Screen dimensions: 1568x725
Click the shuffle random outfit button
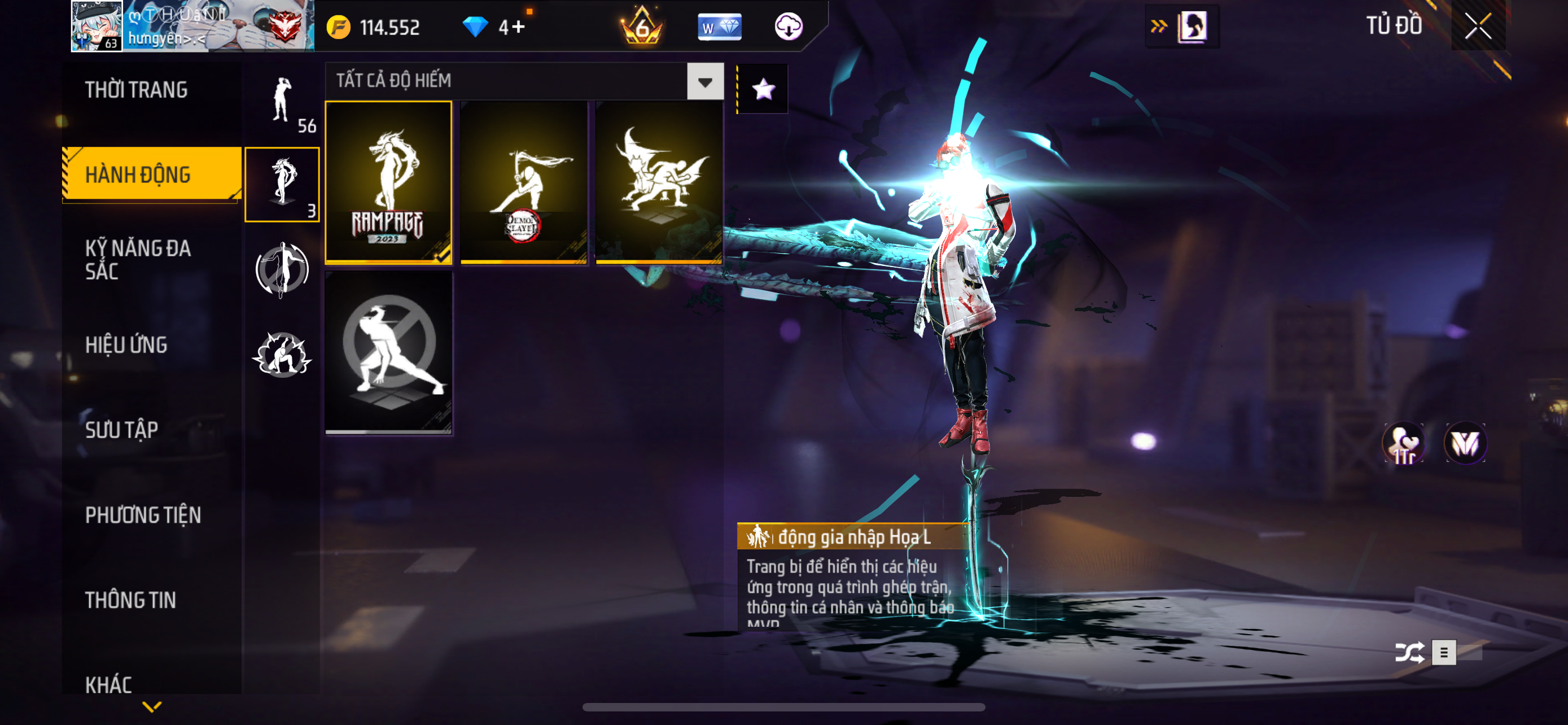coord(1409,653)
